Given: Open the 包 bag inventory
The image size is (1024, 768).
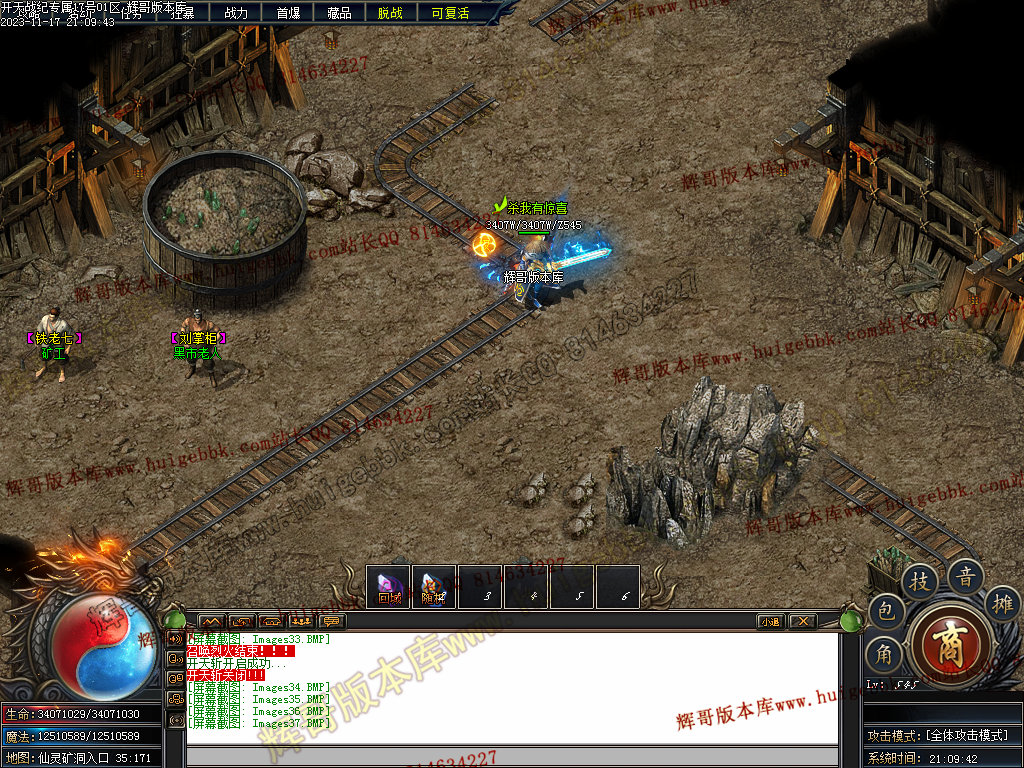Looking at the screenshot, I should point(885,610).
